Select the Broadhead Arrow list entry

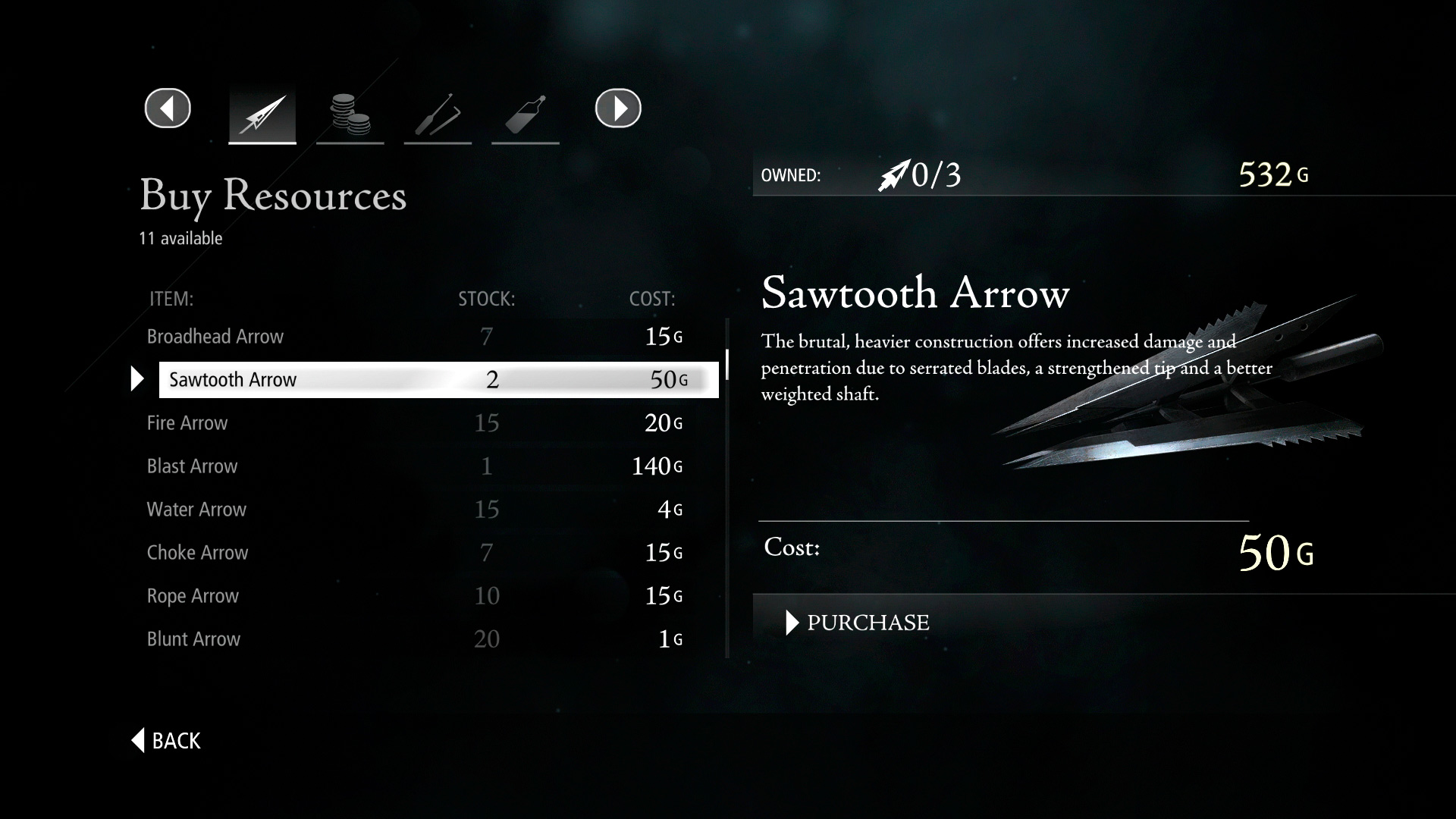[215, 336]
